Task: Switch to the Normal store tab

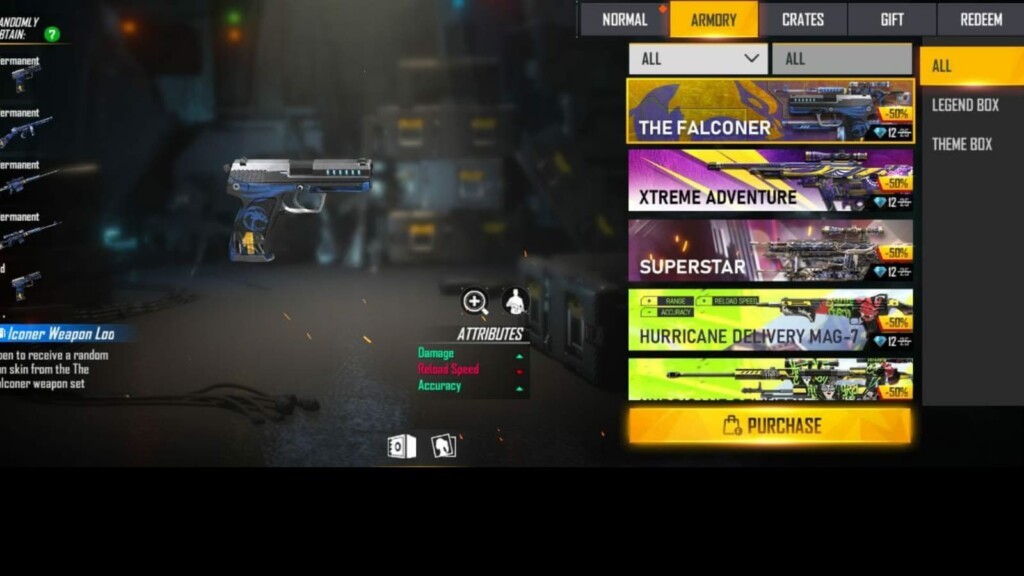Action: 624,20
